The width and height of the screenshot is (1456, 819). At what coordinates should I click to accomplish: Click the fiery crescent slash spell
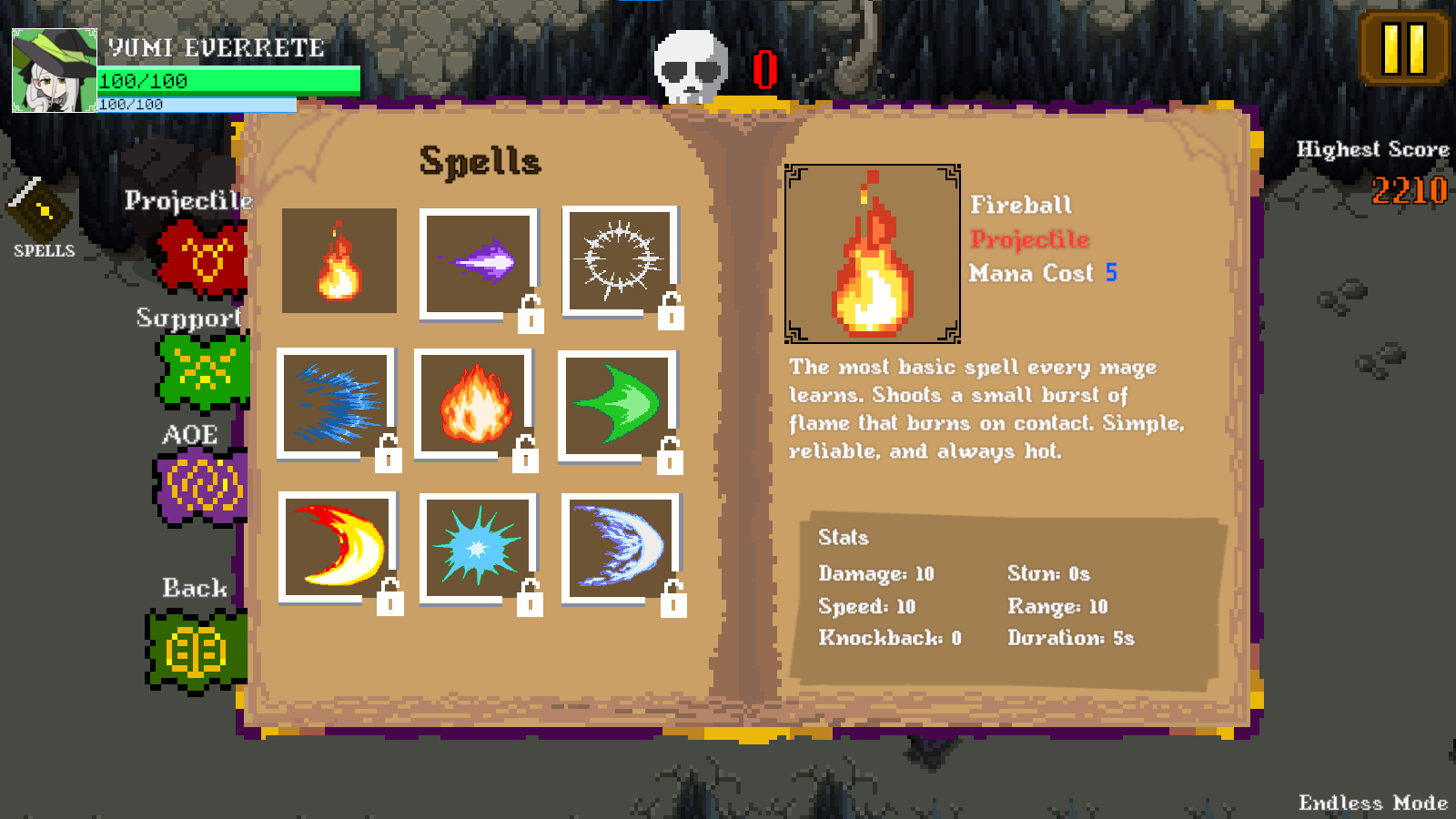(x=339, y=547)
